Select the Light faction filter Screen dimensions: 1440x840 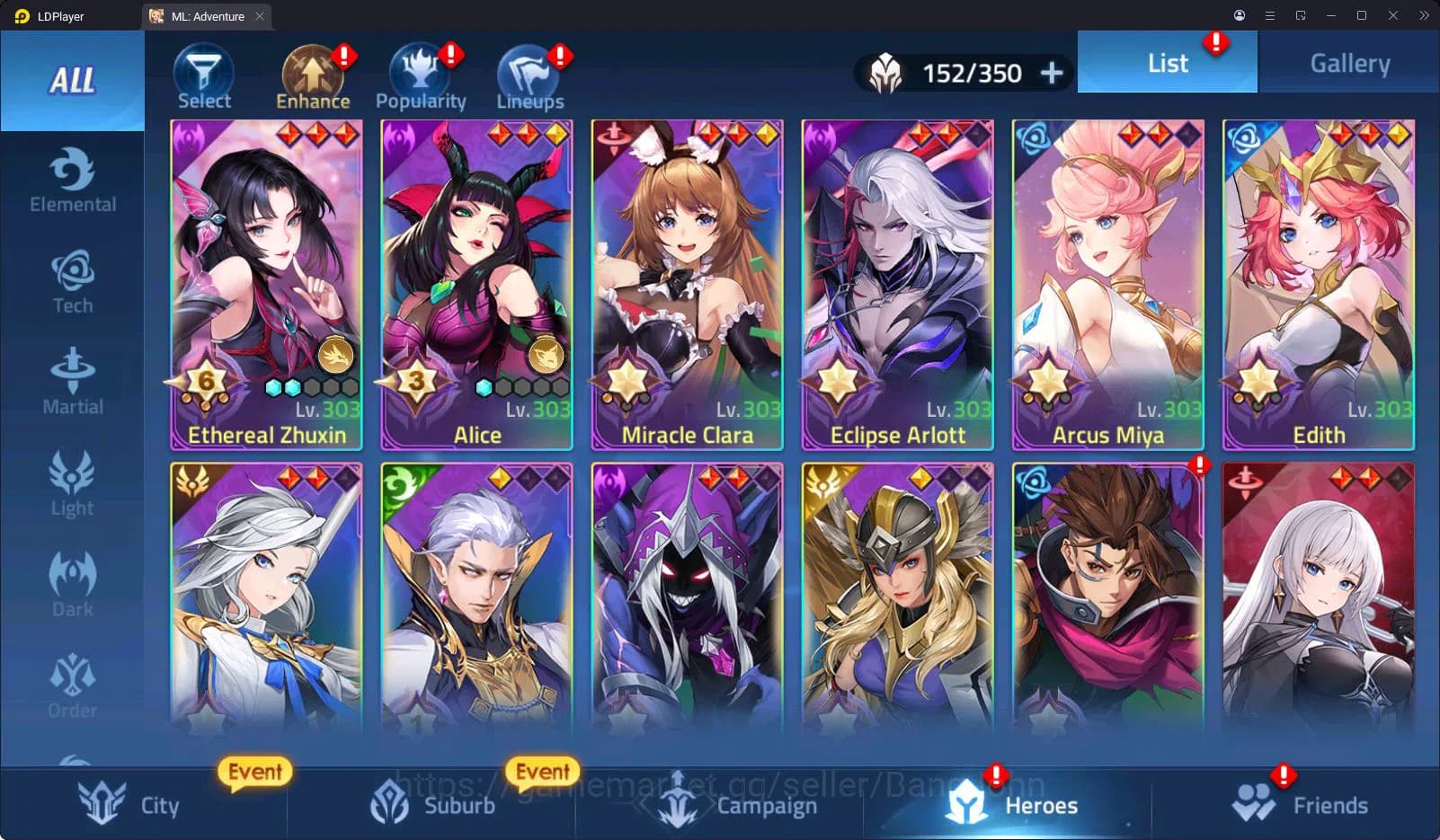72,483
